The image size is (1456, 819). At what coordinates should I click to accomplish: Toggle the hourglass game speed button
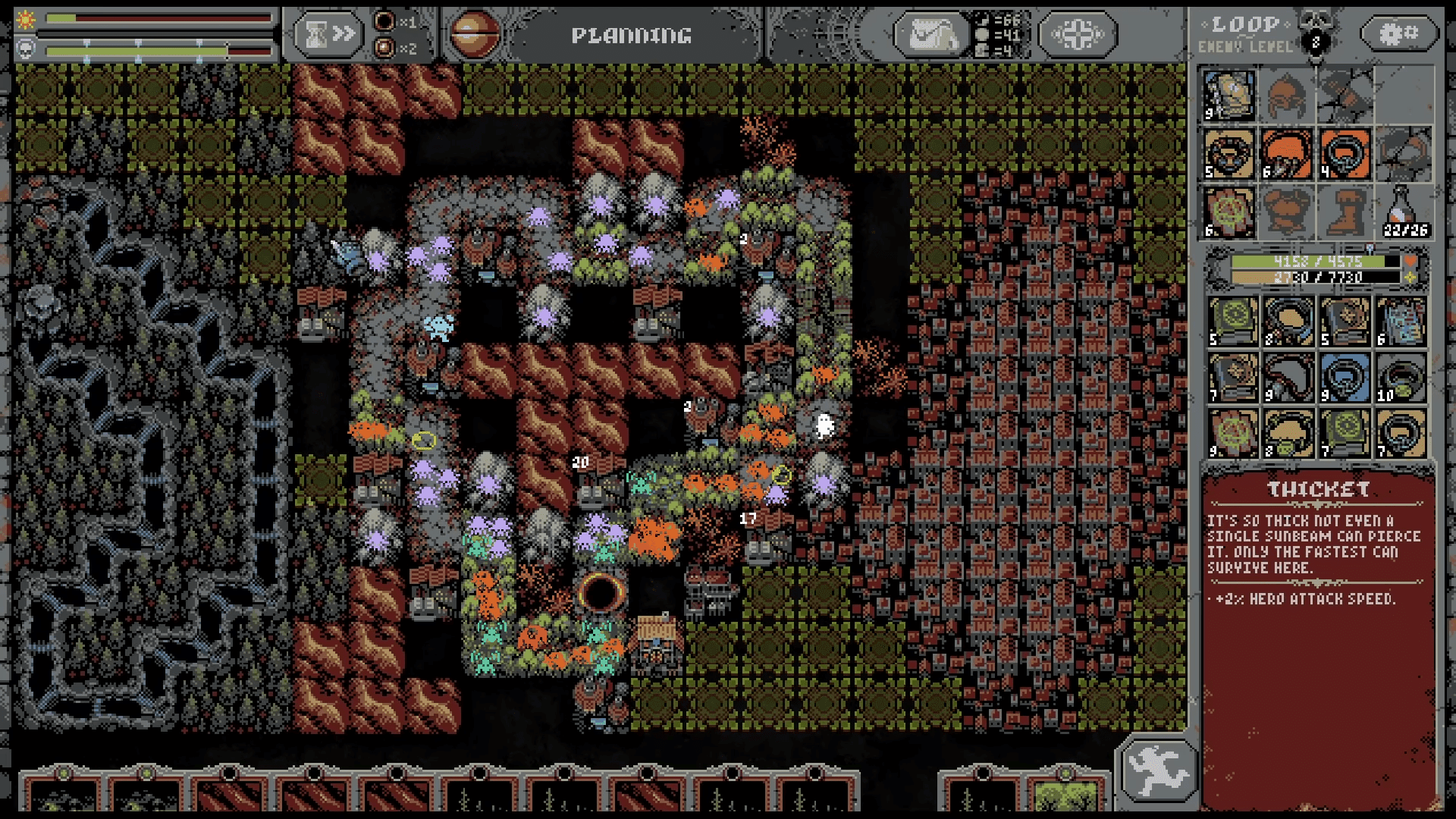[x=328, y=34]
